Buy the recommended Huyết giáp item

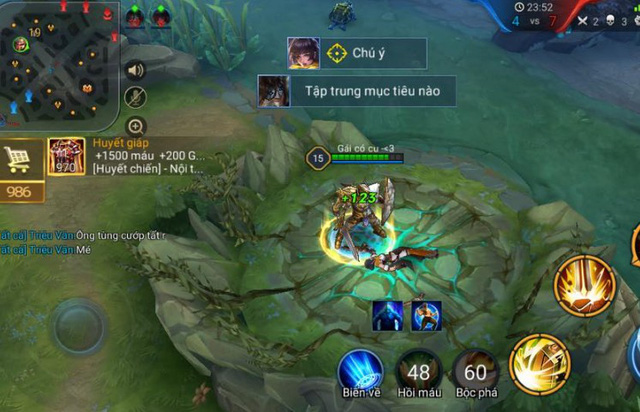pyautogui.click(x=67, y=158)
